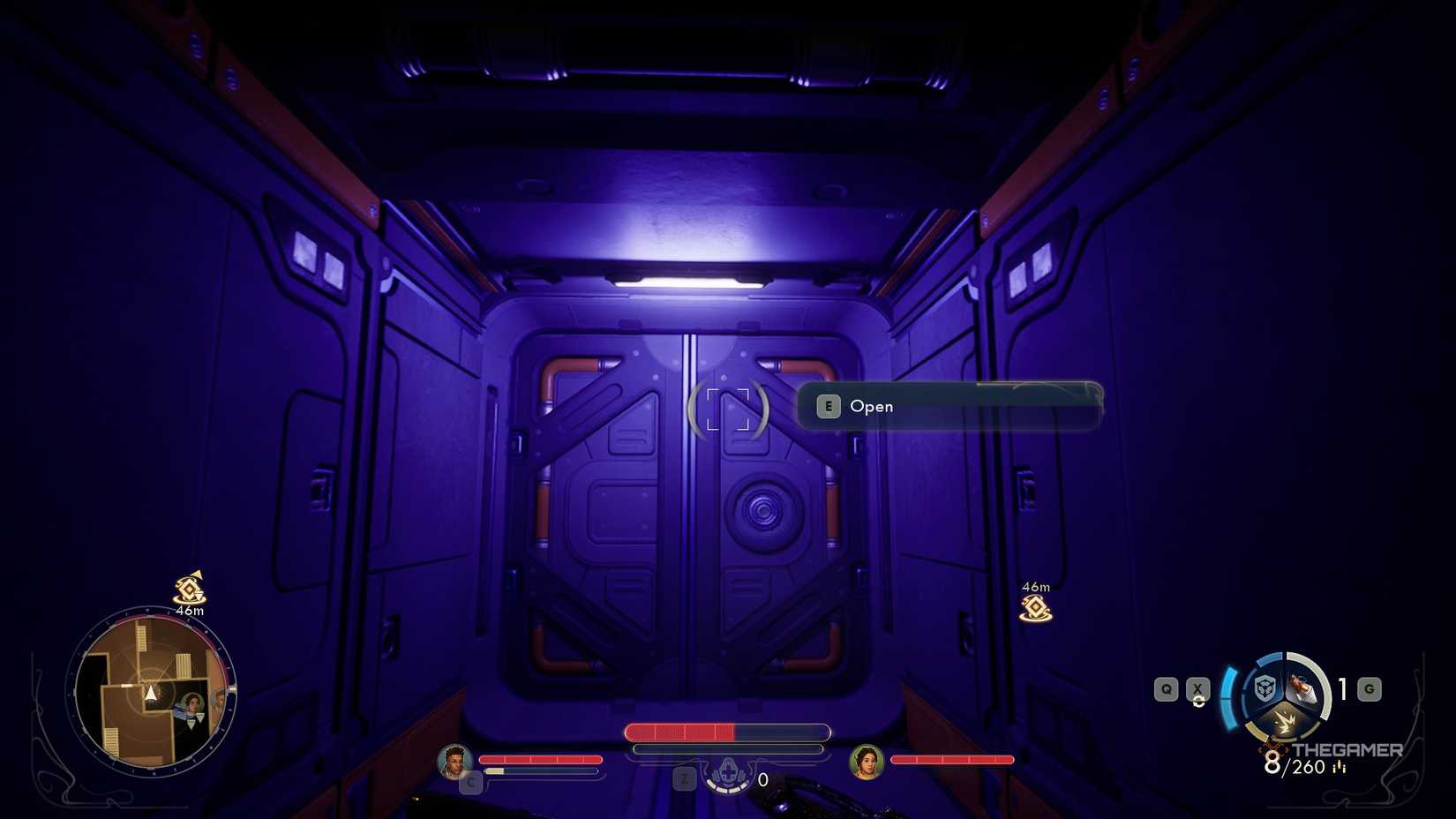This screenshot has width=1456, height=819.
Task: Click the grenade counter showing 1 near the G key
Action: (1341, 688)
